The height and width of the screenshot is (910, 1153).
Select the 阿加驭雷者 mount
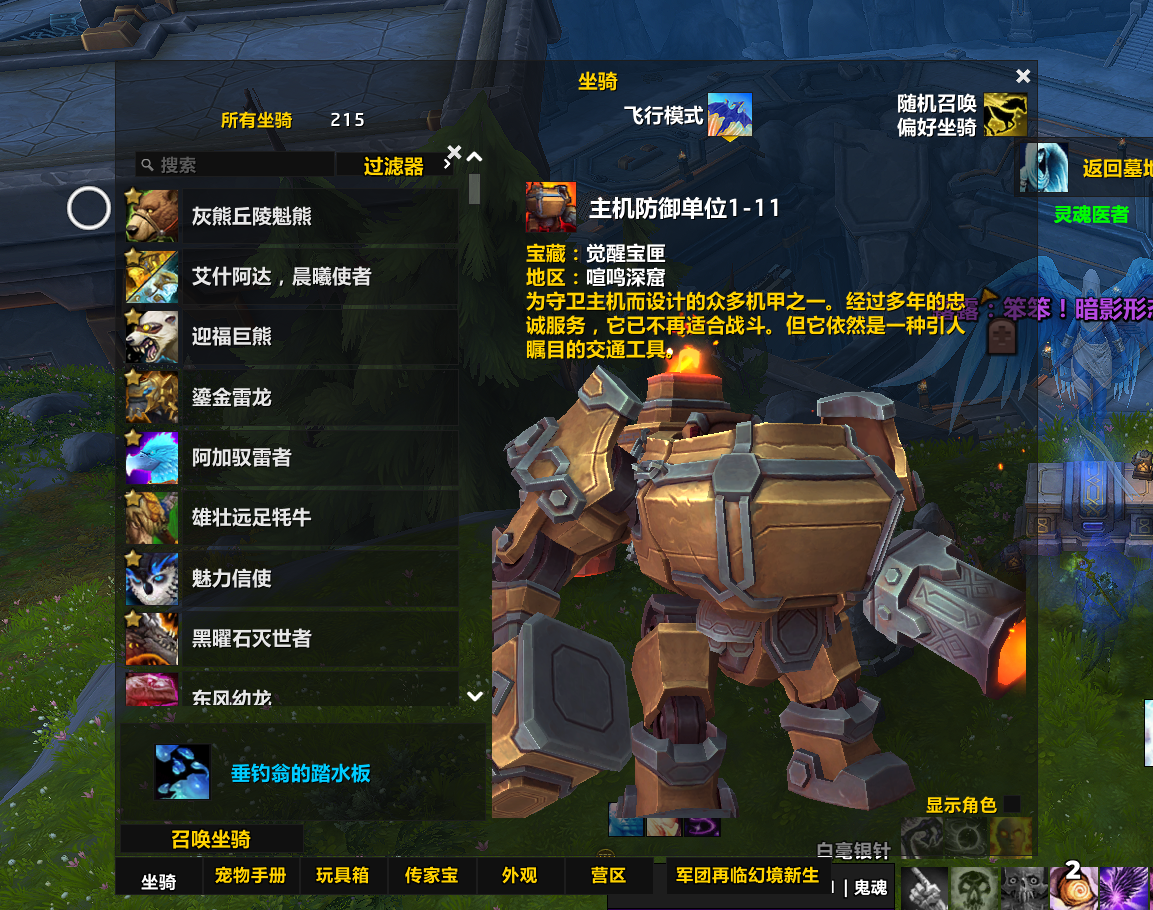[290, 458]
